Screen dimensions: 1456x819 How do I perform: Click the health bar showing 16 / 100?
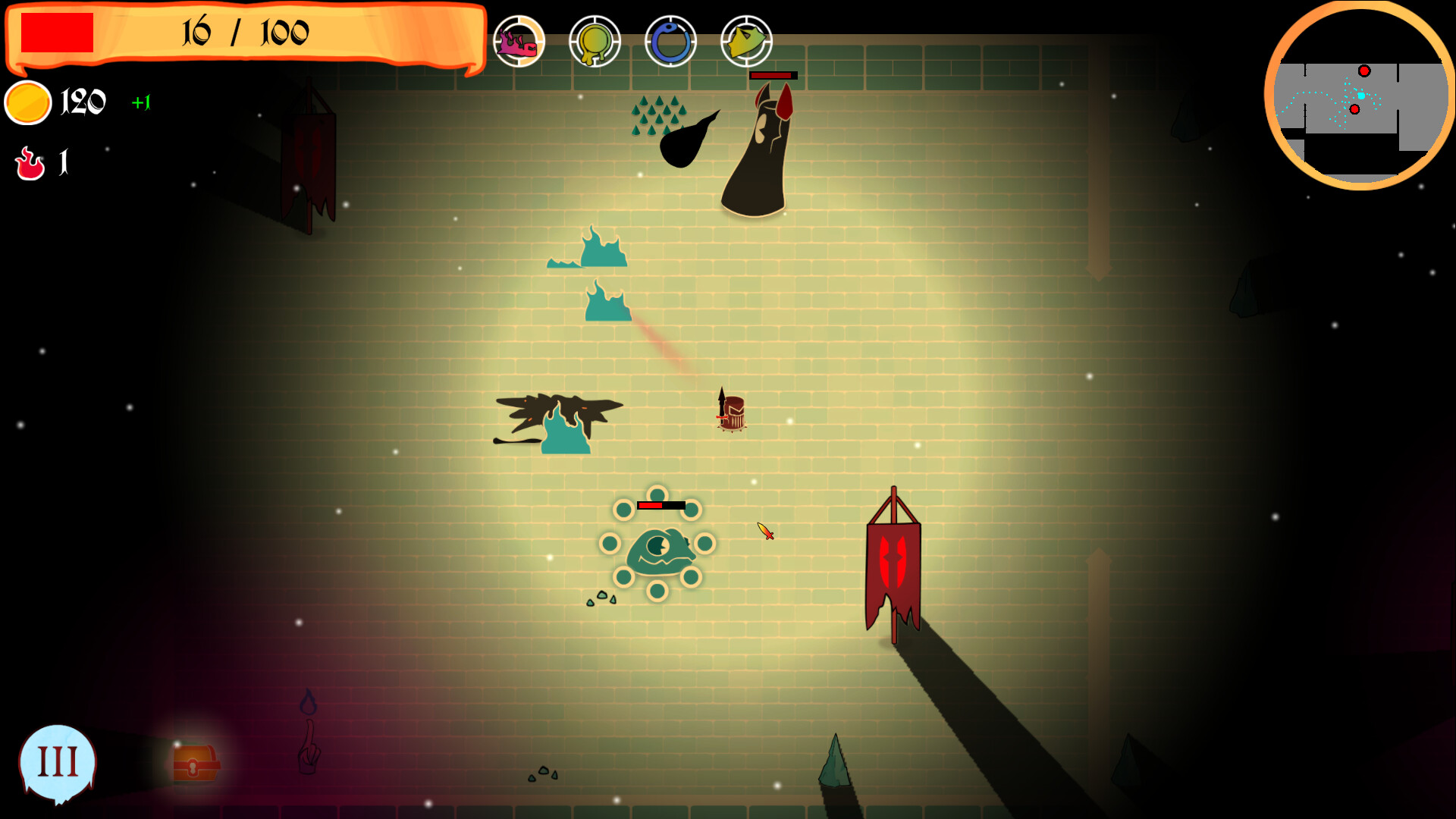click(243, 33)
